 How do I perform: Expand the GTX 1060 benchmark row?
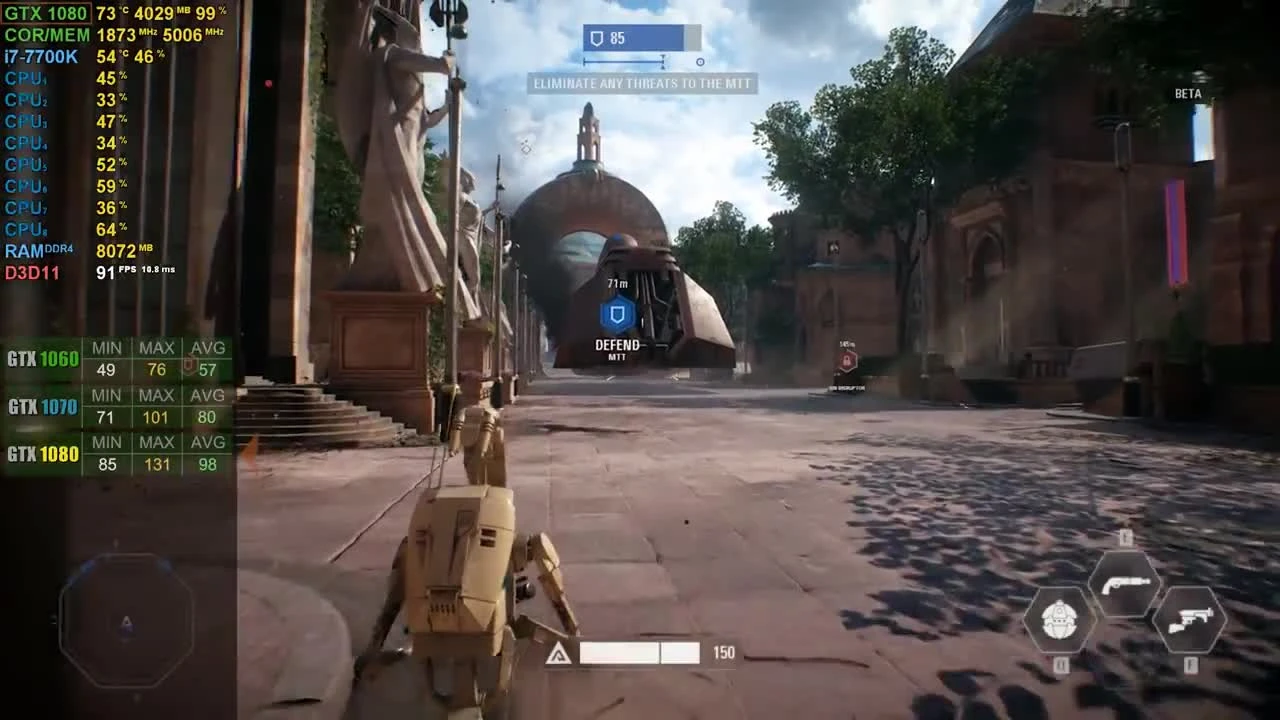(42, 357)
